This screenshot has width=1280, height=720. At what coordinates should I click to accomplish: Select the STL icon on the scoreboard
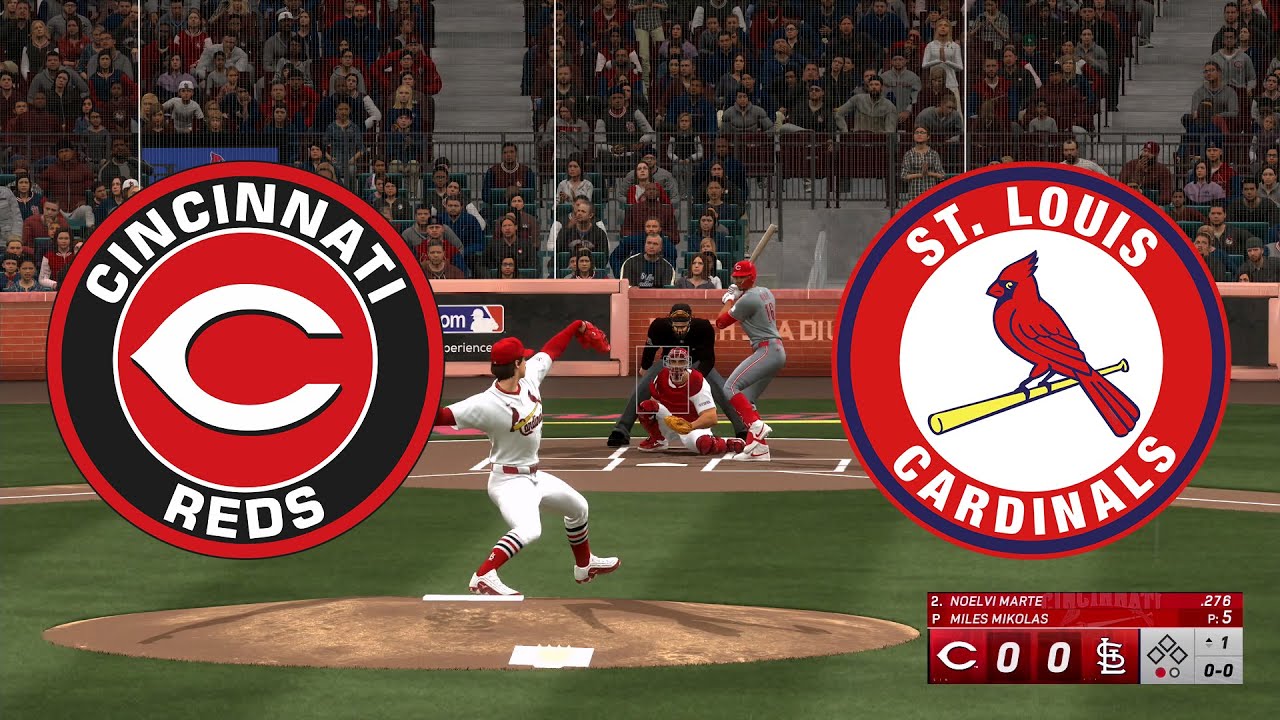pyautogui.click(x=1110, y=656)
